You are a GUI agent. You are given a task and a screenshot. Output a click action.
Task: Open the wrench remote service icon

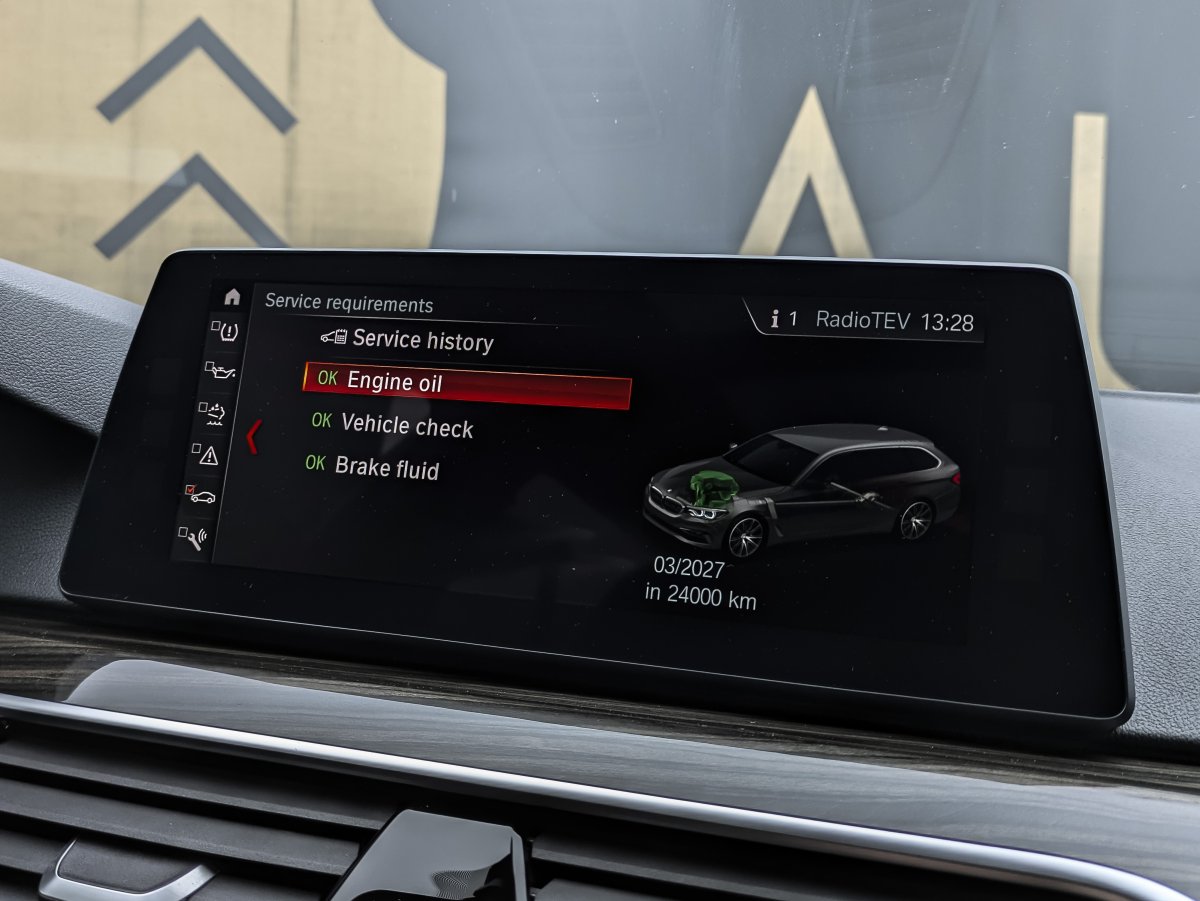pos(194,537)
